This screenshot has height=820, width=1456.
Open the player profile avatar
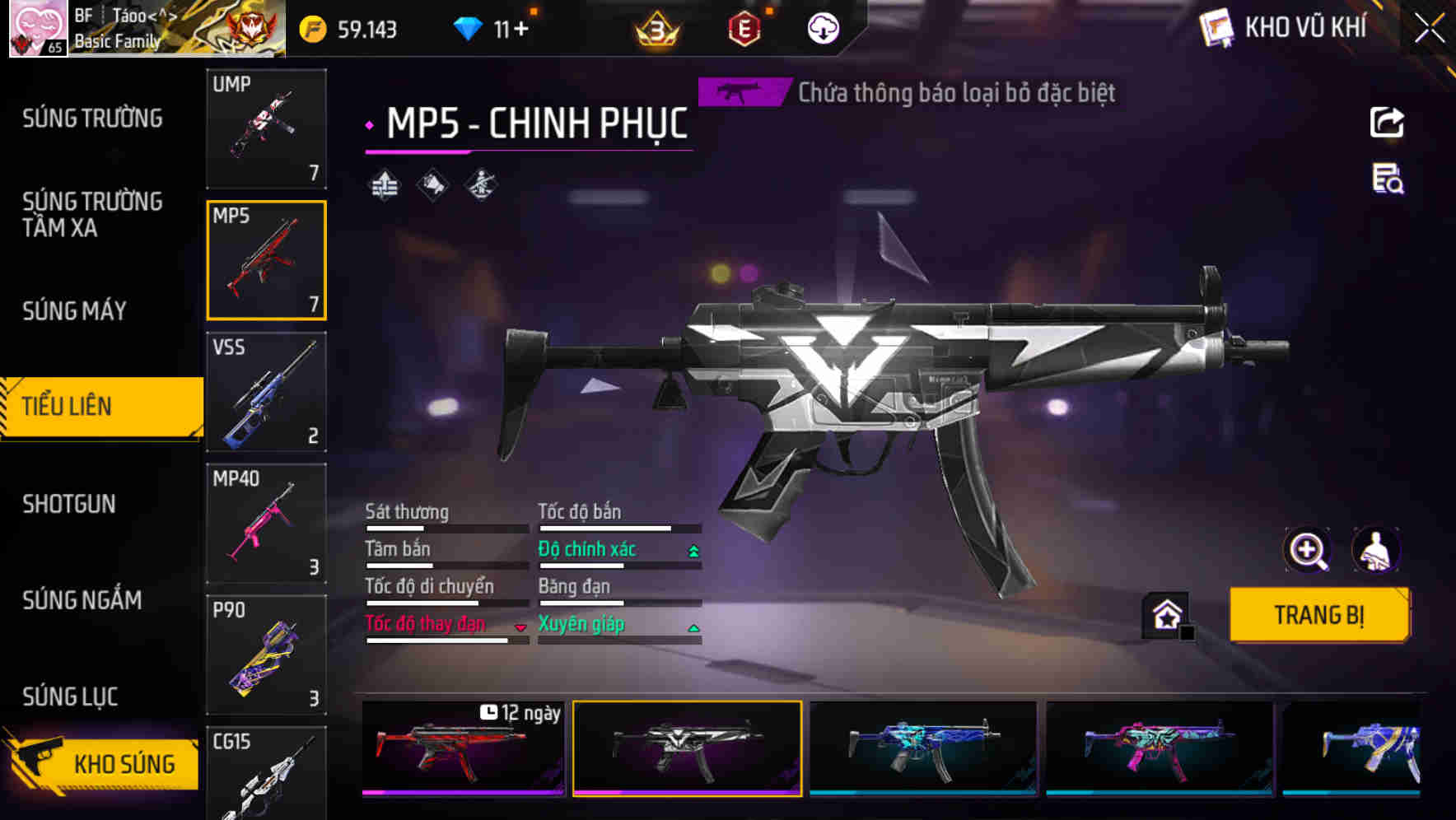[x=38, y=28]
